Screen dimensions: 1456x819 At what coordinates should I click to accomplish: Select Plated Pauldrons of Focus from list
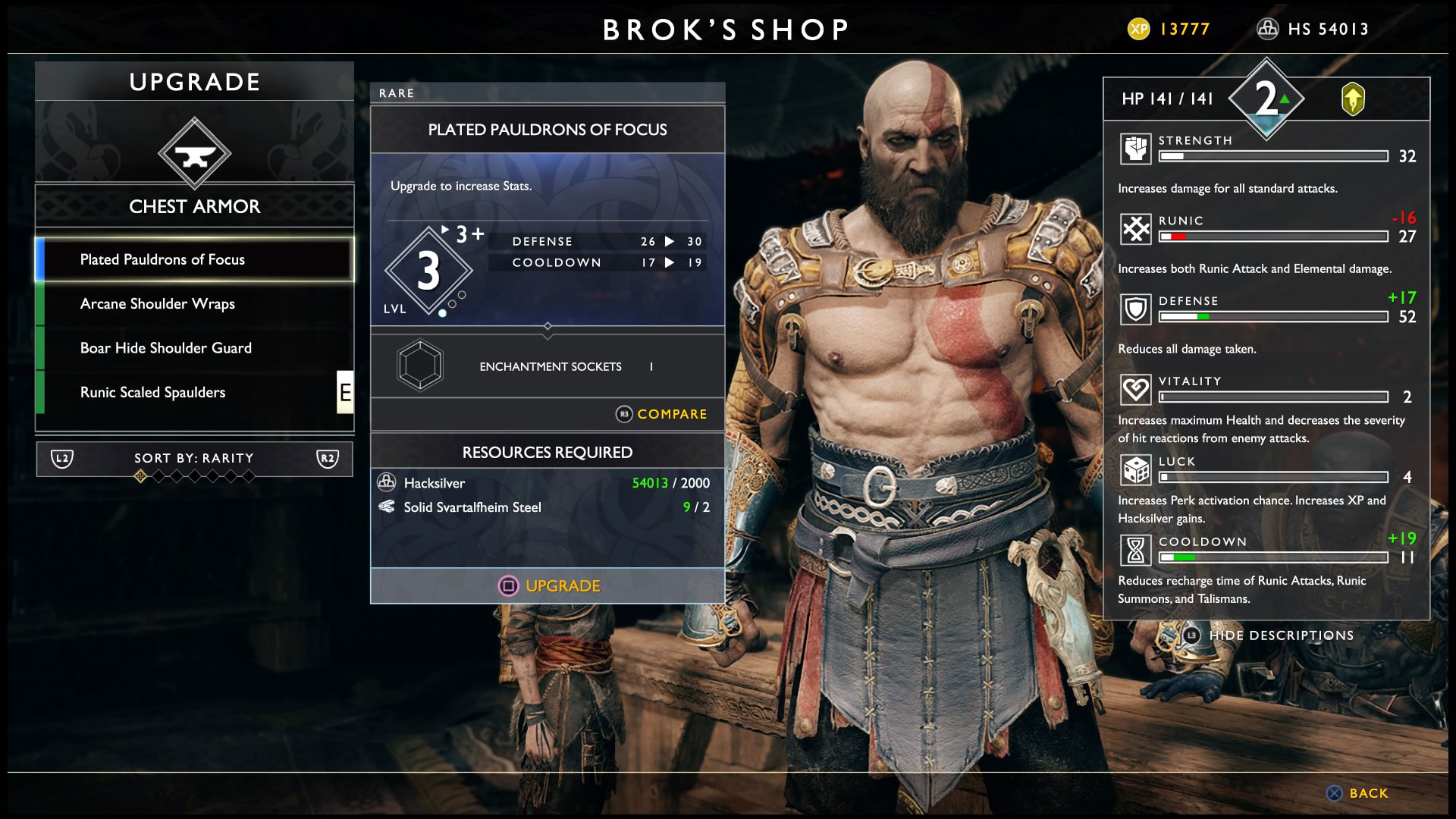click(x=194, y=259)
